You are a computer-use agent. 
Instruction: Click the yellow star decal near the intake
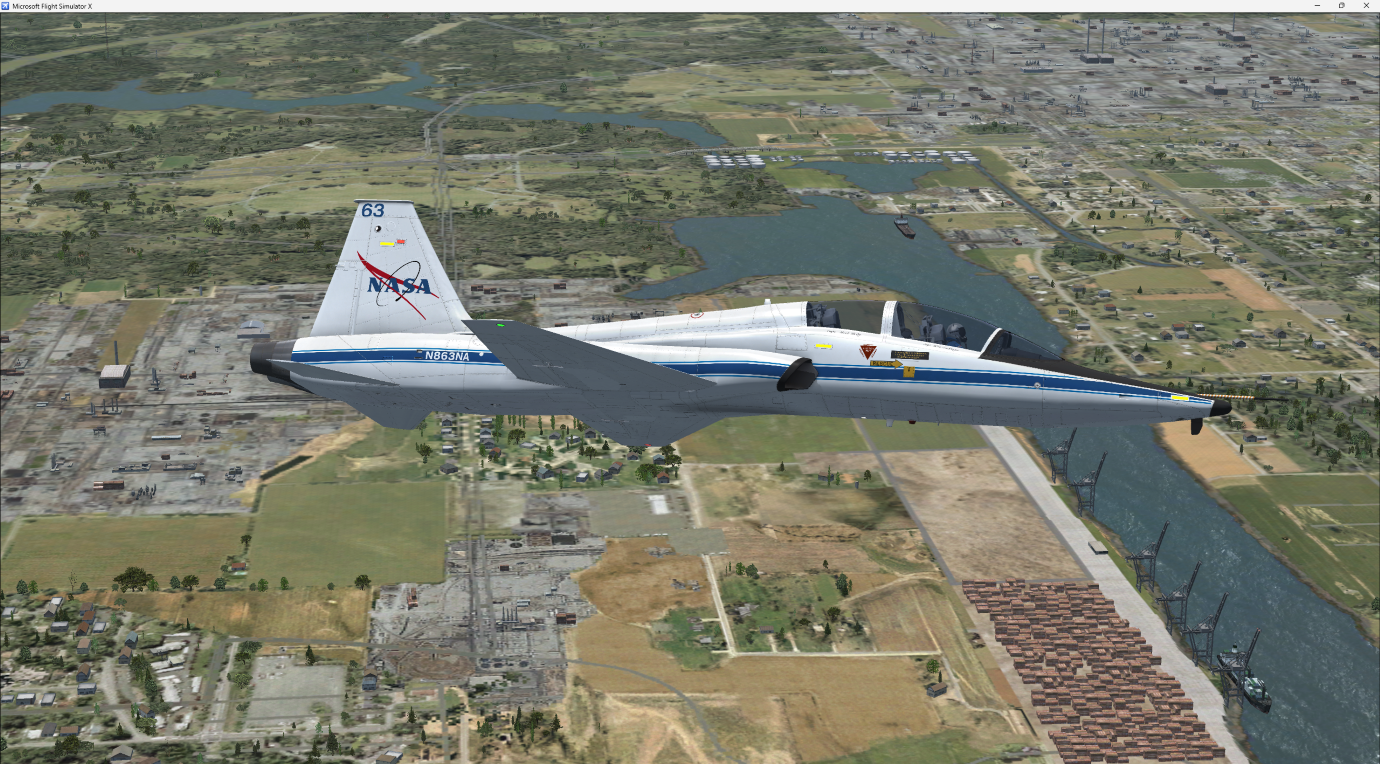click(909, 371)
